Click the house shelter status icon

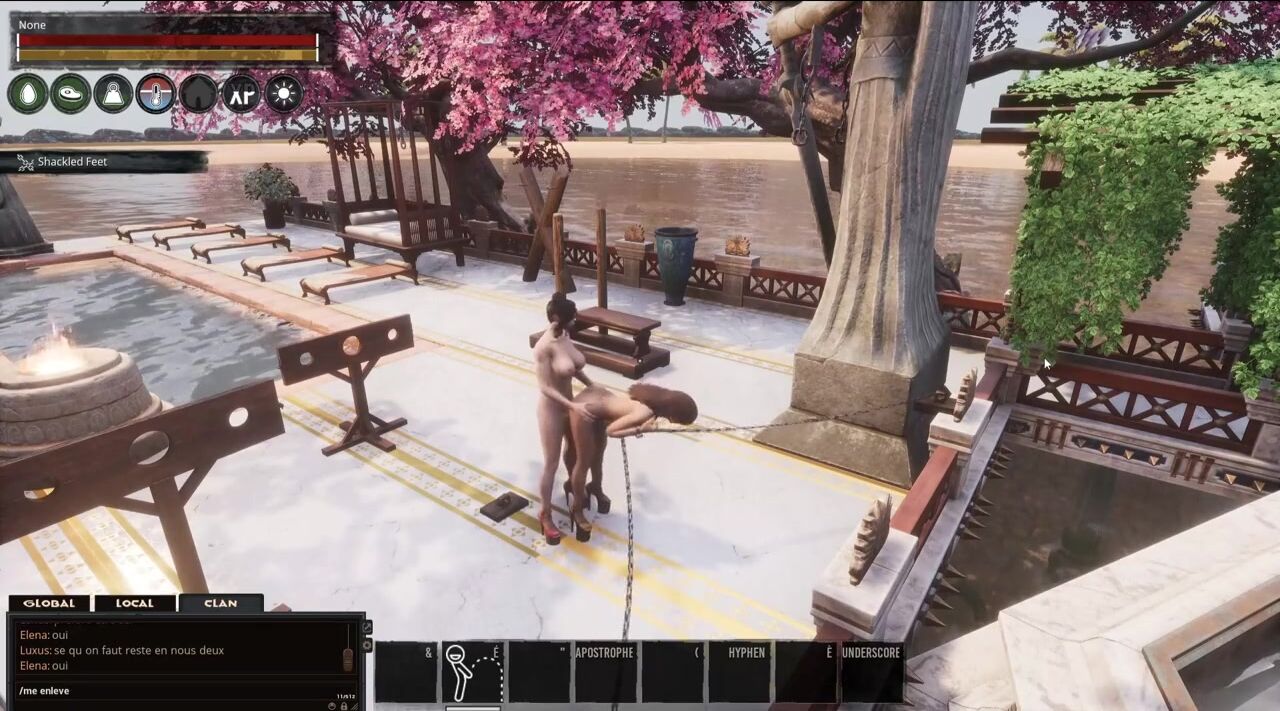click(198, 93)
